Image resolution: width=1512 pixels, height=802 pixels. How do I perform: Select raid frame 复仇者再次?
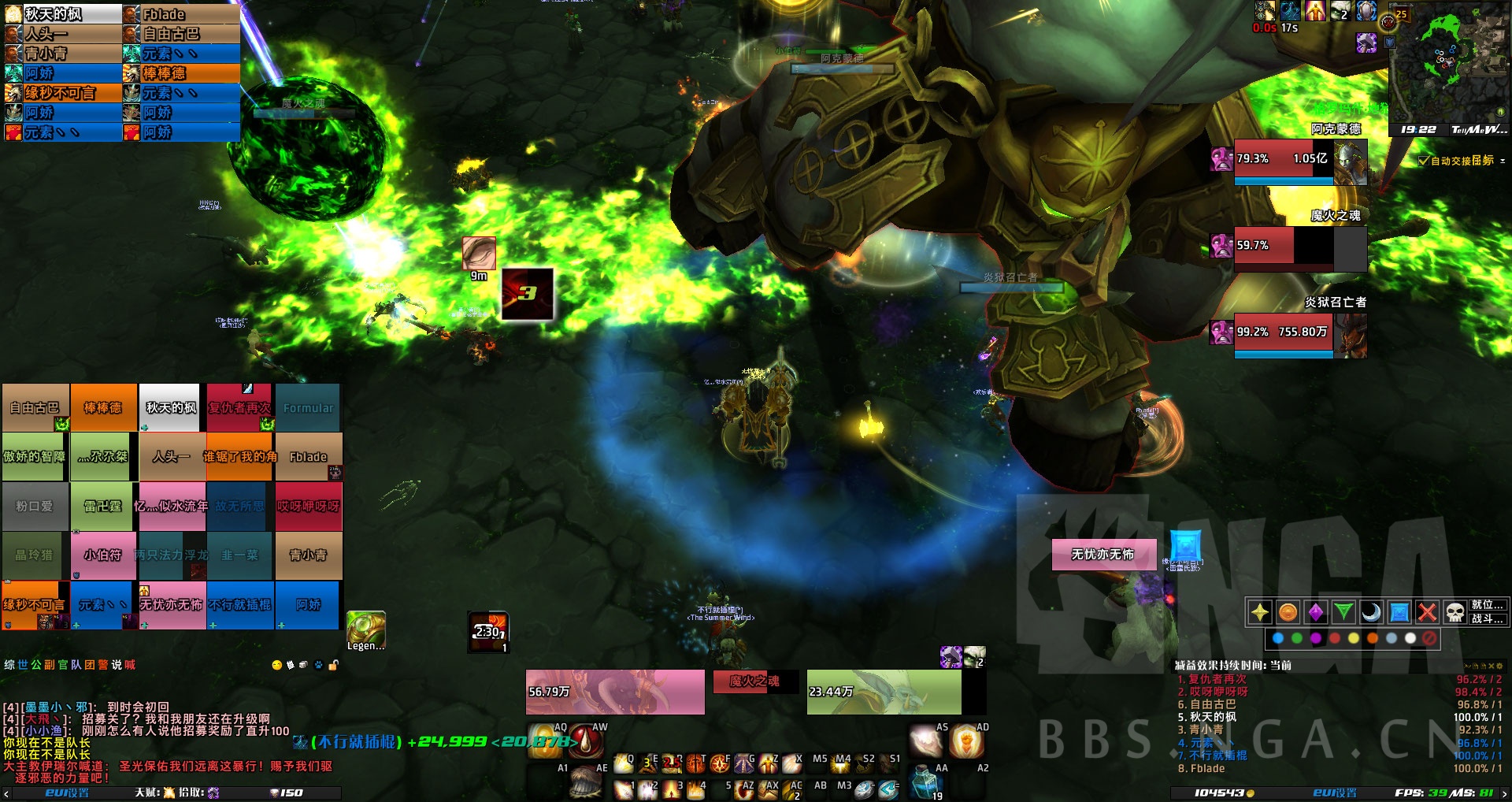click(239, 408)
